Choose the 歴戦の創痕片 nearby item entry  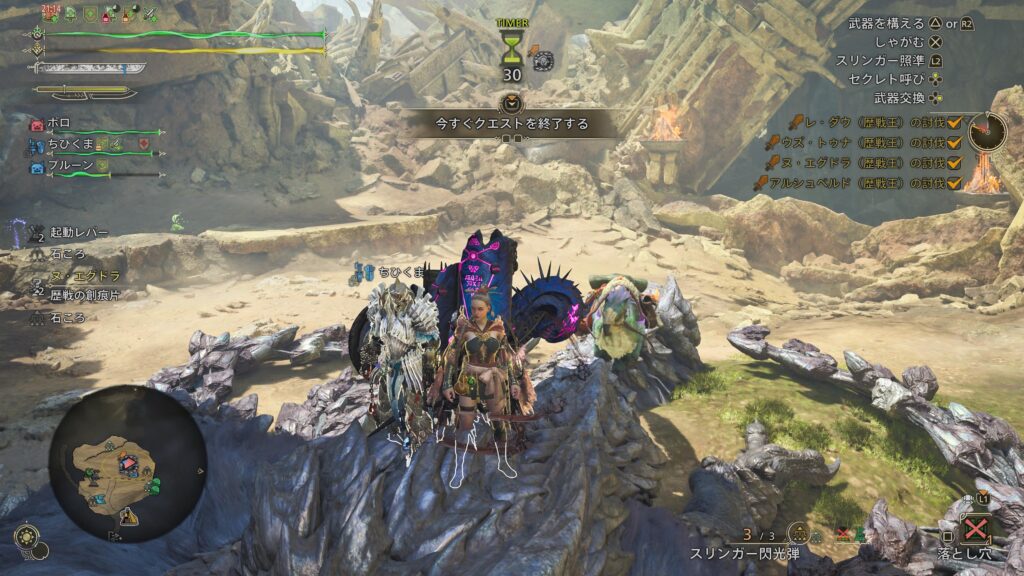pyautogui.click(x=85, y=294)
